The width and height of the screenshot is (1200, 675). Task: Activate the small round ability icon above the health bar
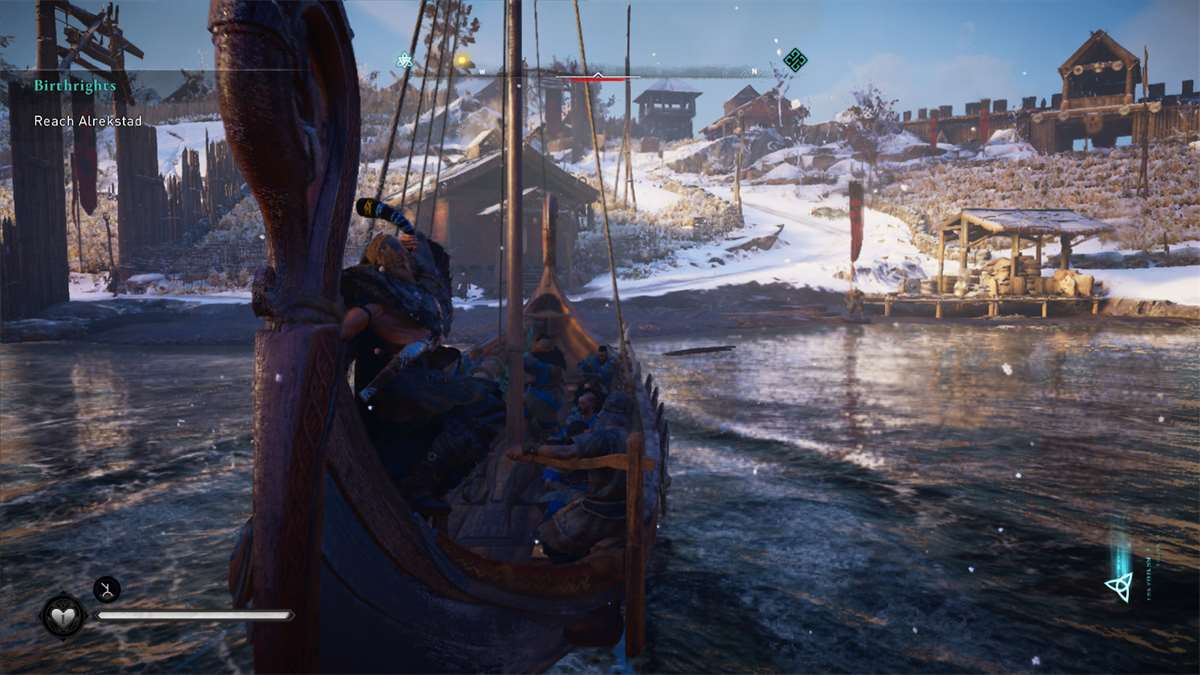[107, 589]
